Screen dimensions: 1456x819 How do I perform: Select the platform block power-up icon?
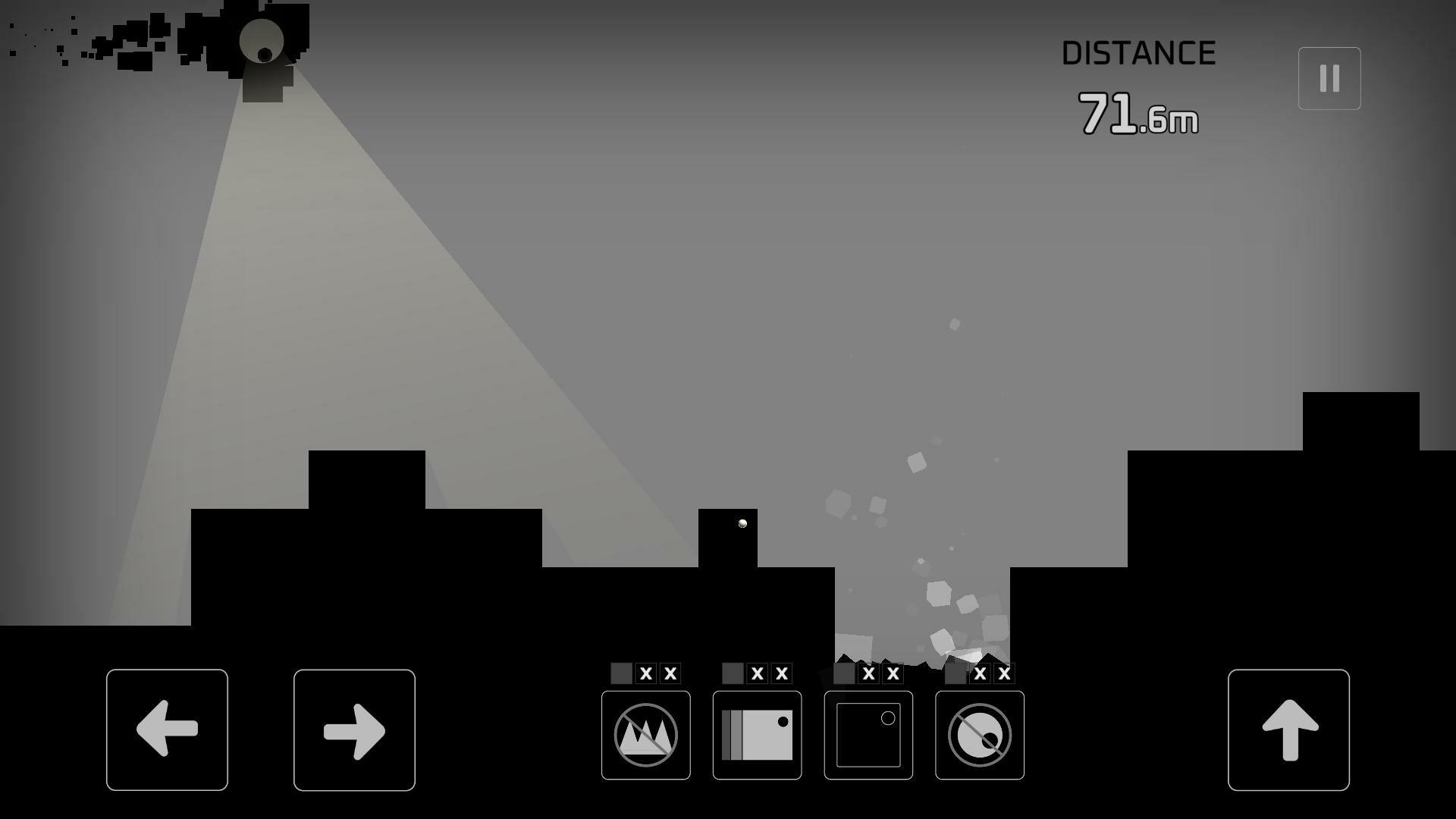tap(756, 734)
